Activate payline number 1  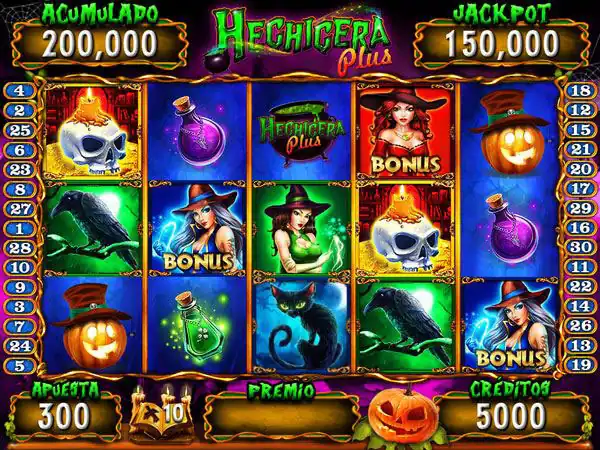[20, 228]
